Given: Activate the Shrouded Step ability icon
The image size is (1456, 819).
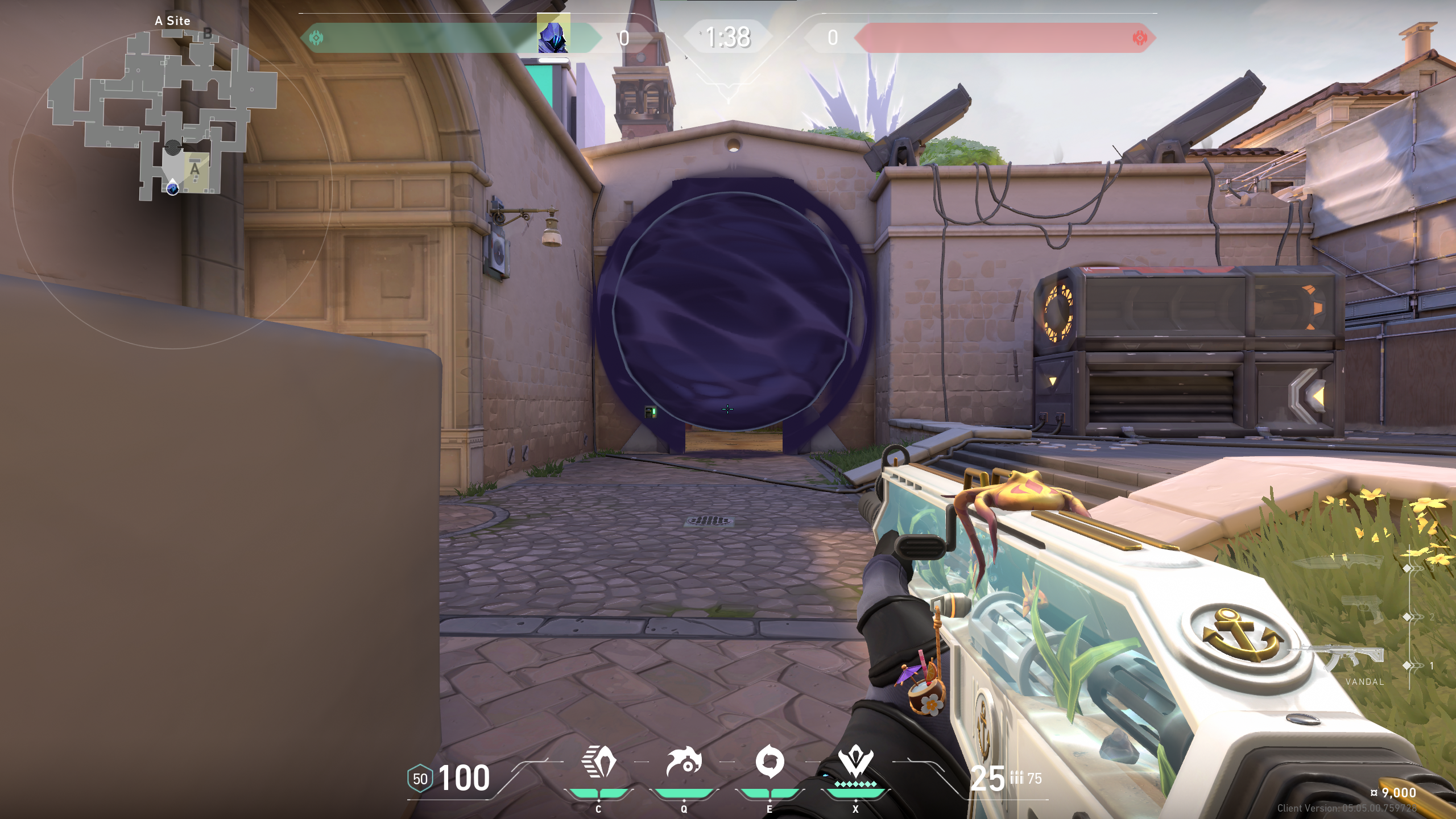Looking at the screenshot, I should point(598,762).
